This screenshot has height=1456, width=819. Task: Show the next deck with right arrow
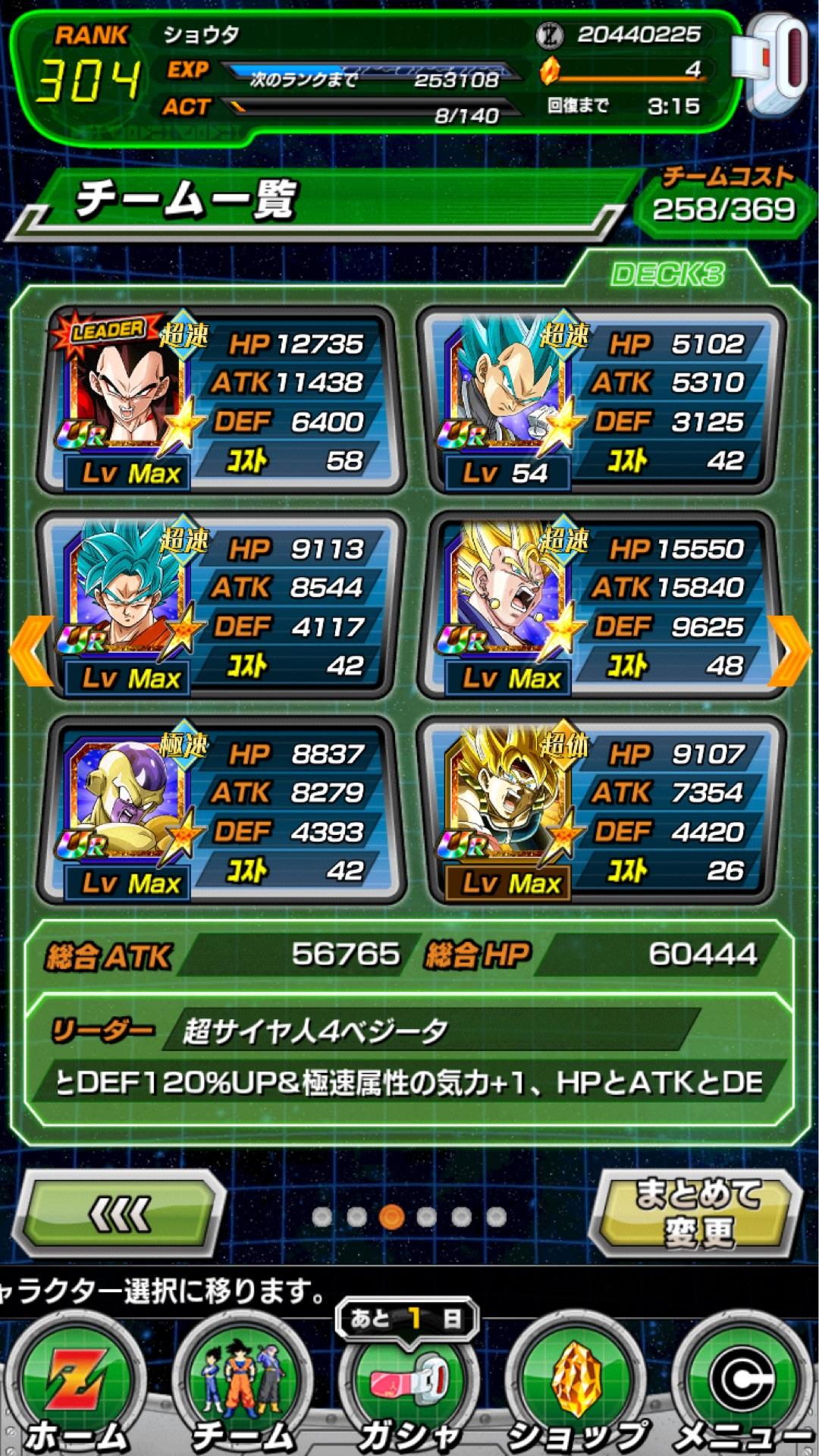click(790, 651)
